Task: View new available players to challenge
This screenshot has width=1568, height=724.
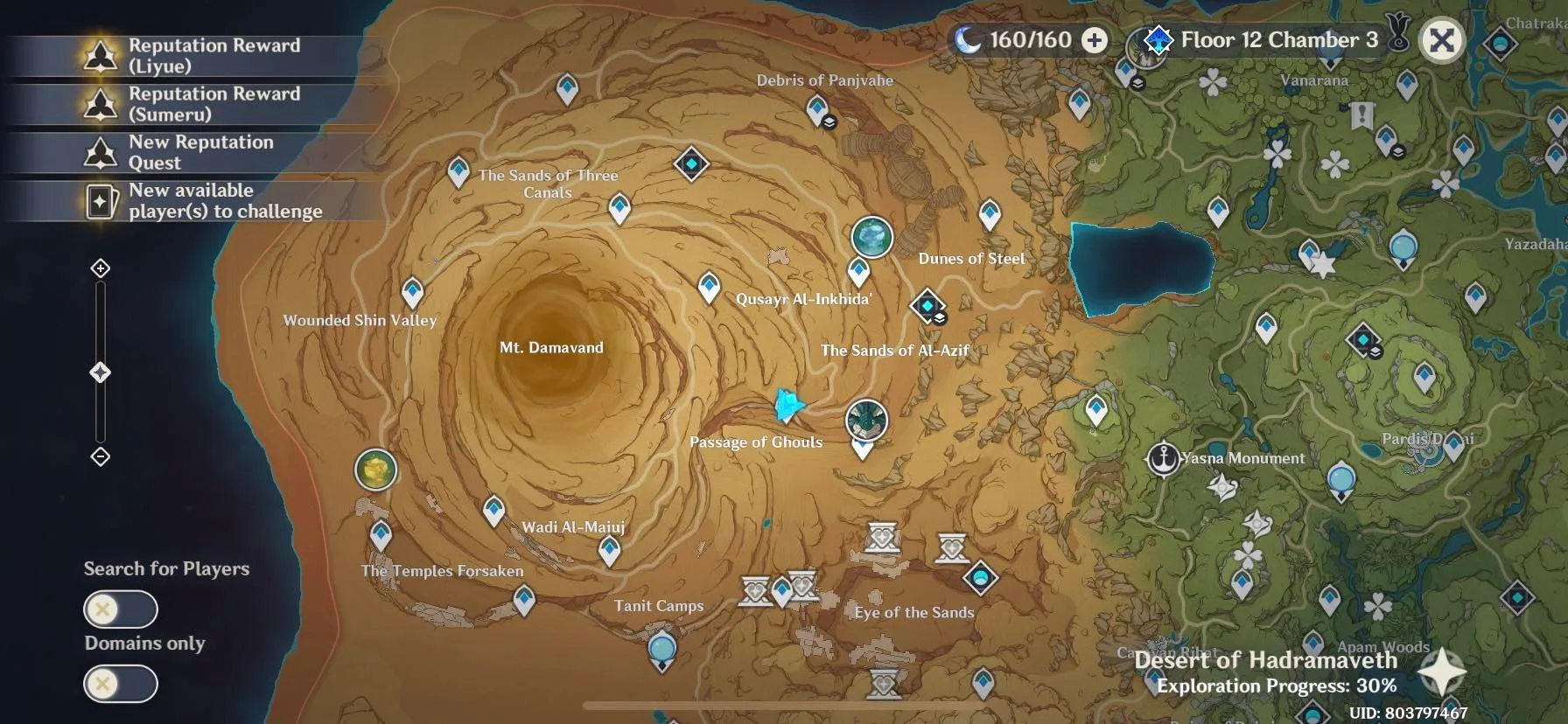Action: (x=192, y=201)
